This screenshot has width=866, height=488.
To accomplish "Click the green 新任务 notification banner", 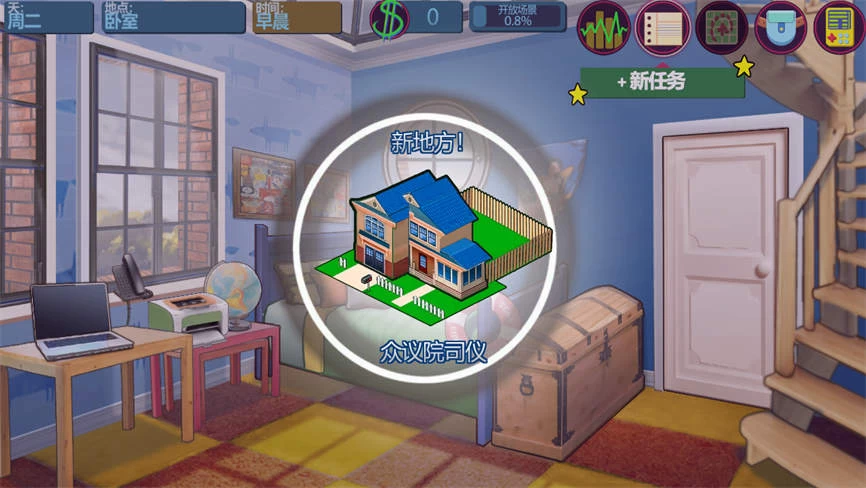I will click(662, 82).
